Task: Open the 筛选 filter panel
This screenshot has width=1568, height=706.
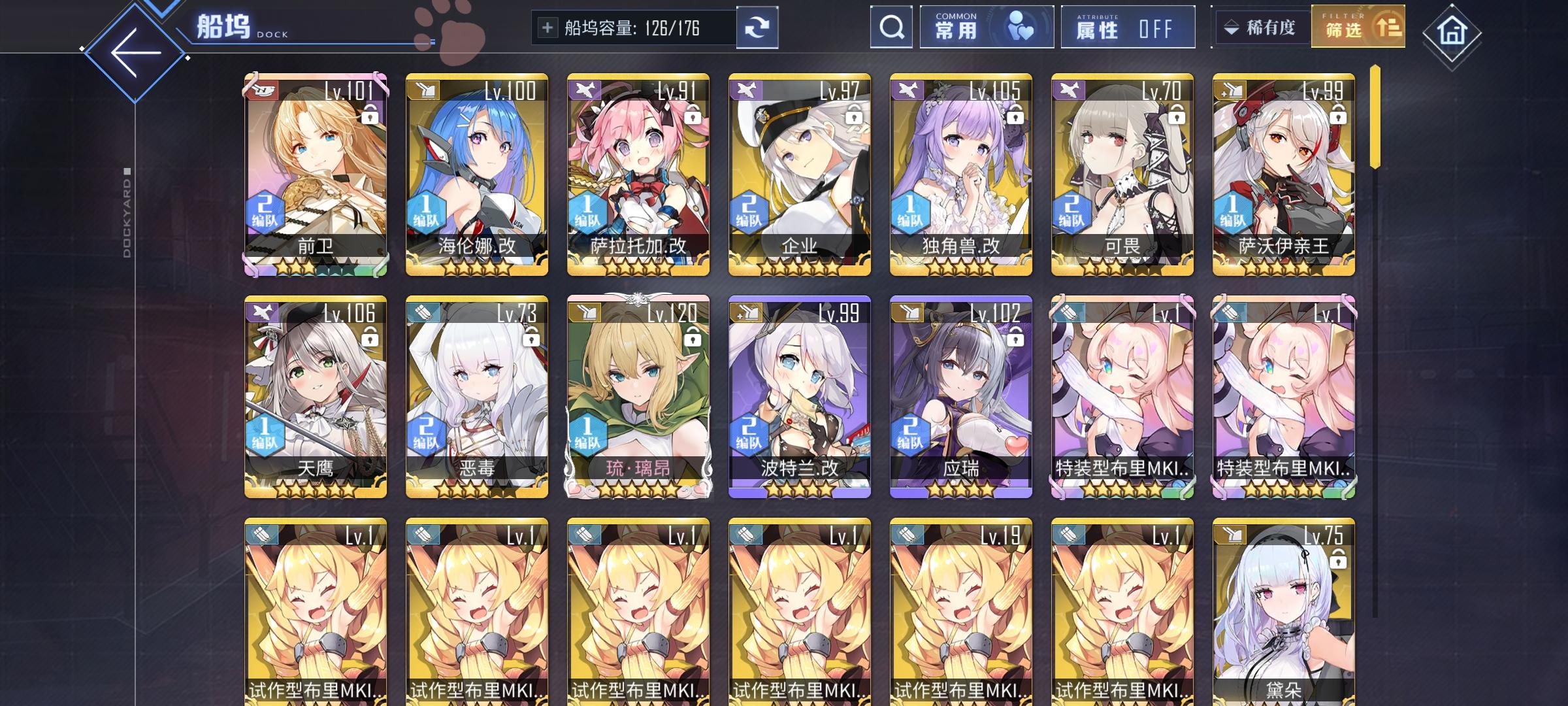Action: pos(1357,27)
